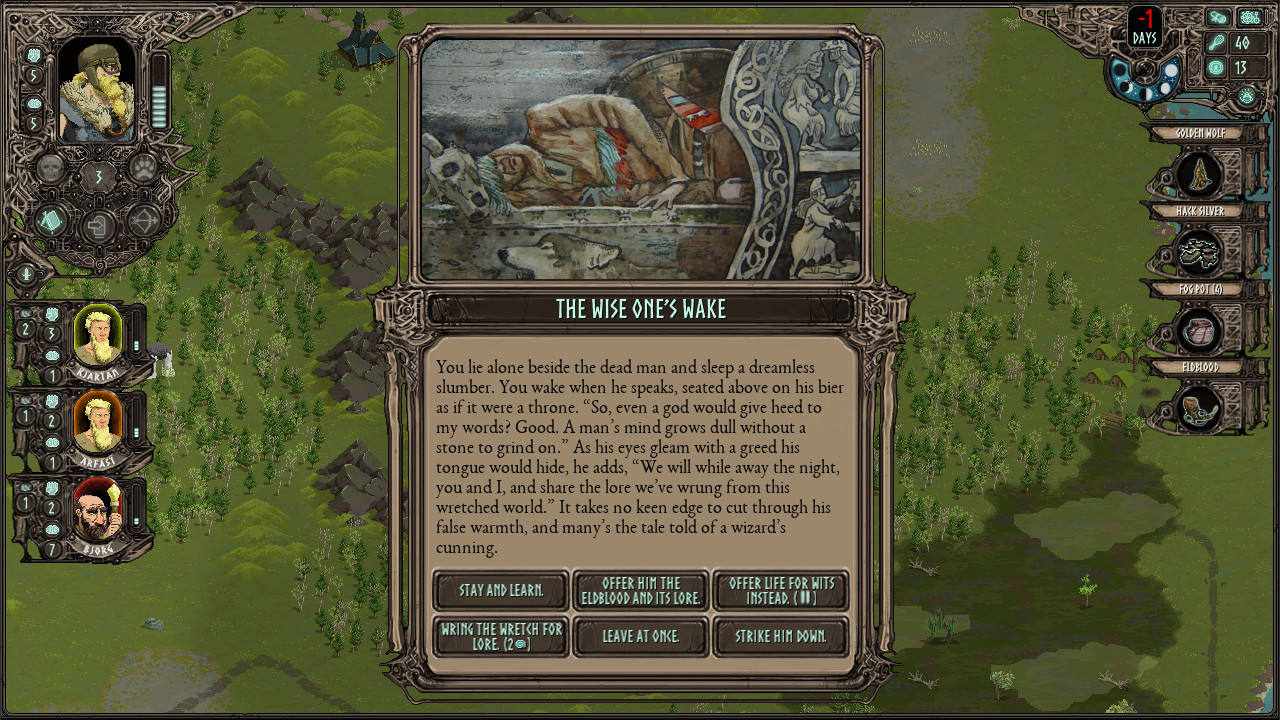Select Offer Life for Wits Instead
1280x720 pixels.
tap(780, 590)
